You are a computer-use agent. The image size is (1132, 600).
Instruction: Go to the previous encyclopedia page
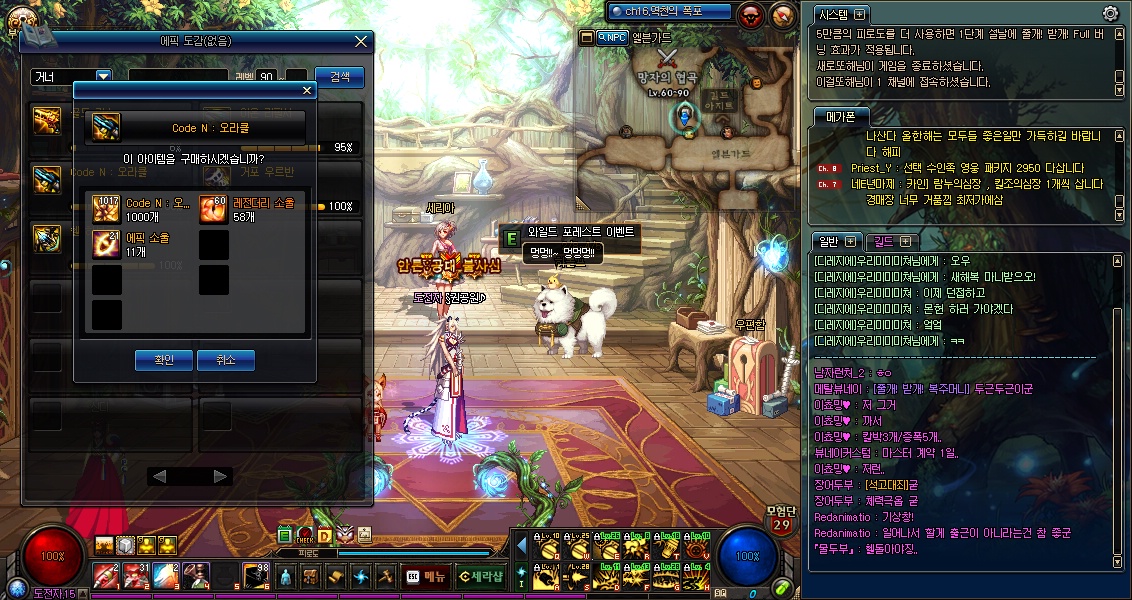tap(158, 477)
